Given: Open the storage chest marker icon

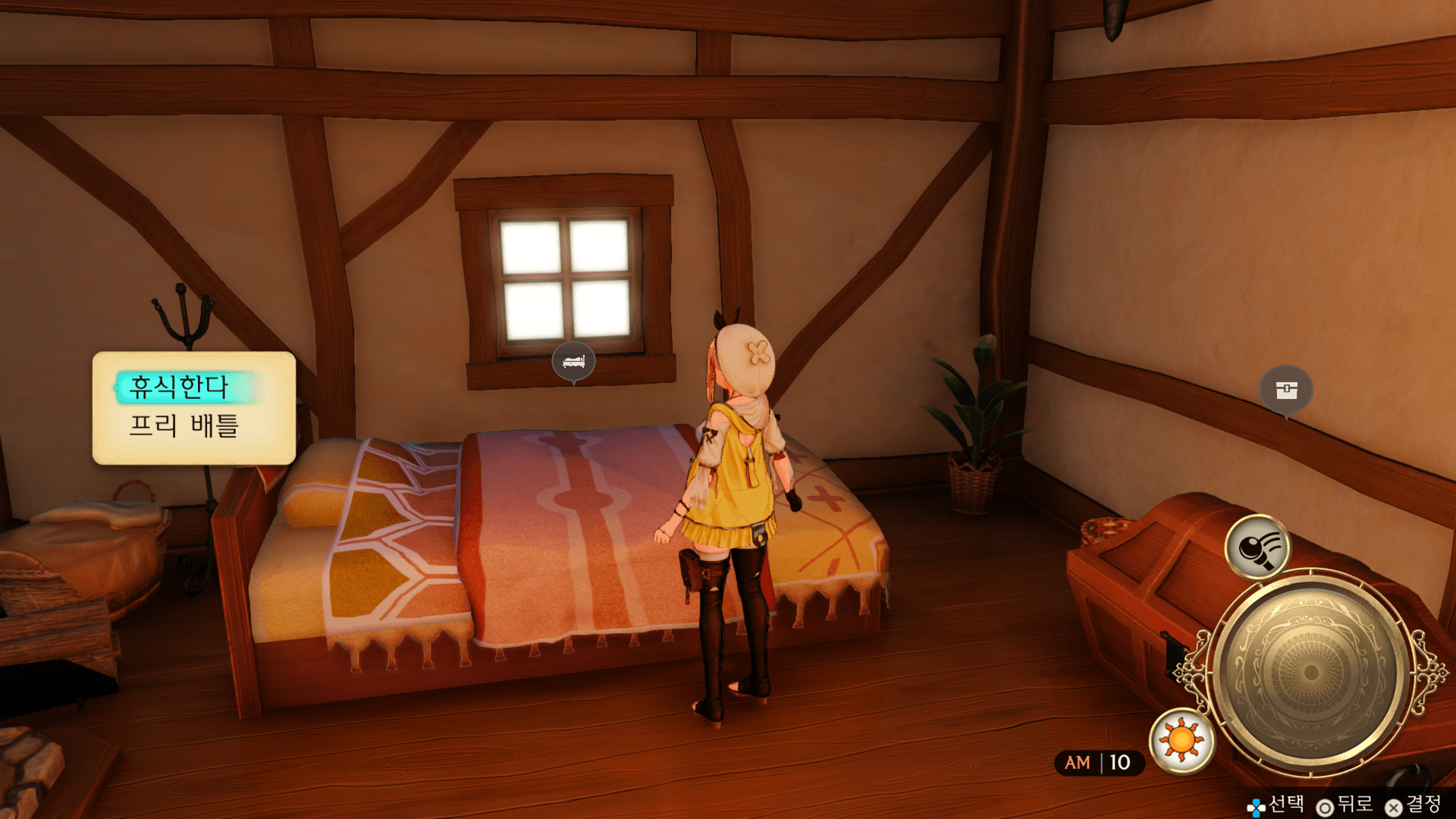Looking at the screenshot, I should pos(1286,390).
